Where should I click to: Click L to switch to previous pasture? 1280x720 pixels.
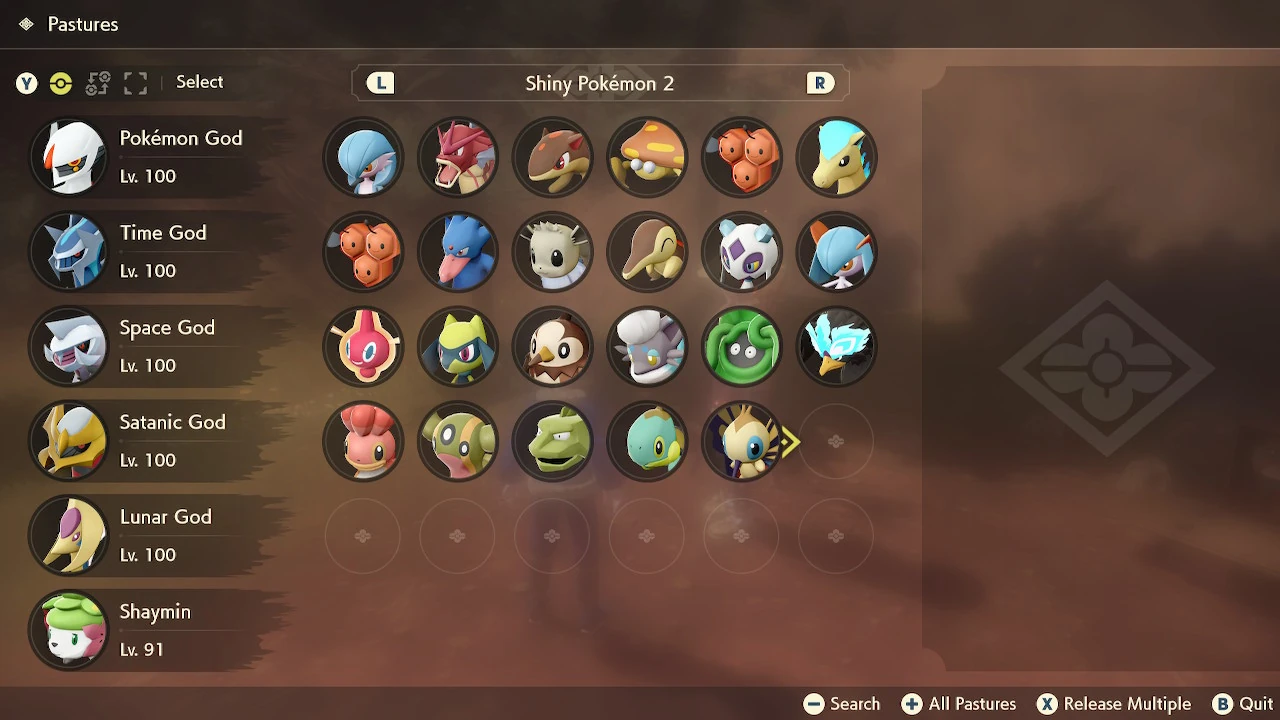pyautogui.click(x=379, y=83)
